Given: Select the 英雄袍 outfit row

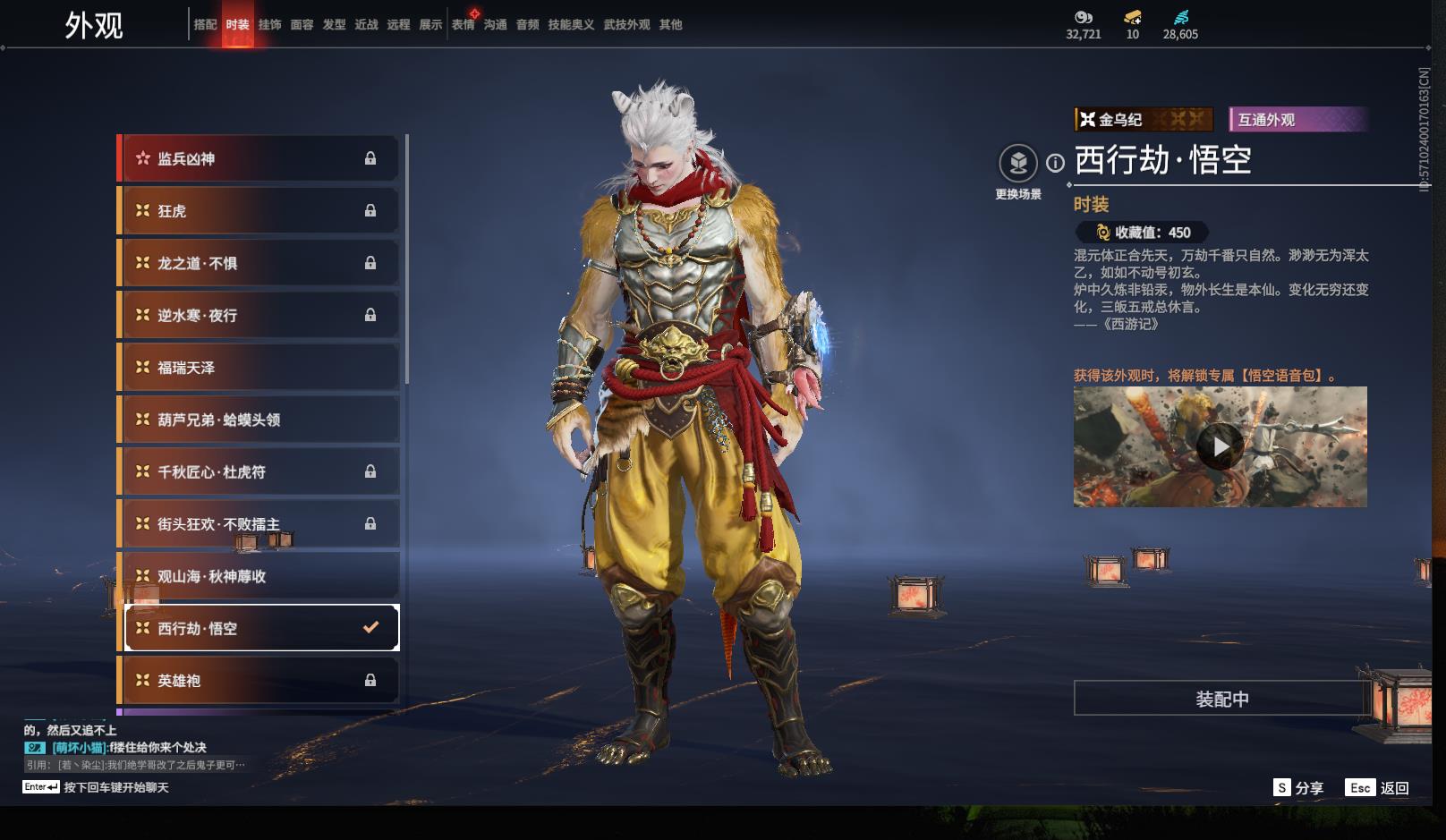Looking at the screenshot, I should pos(258,681).
